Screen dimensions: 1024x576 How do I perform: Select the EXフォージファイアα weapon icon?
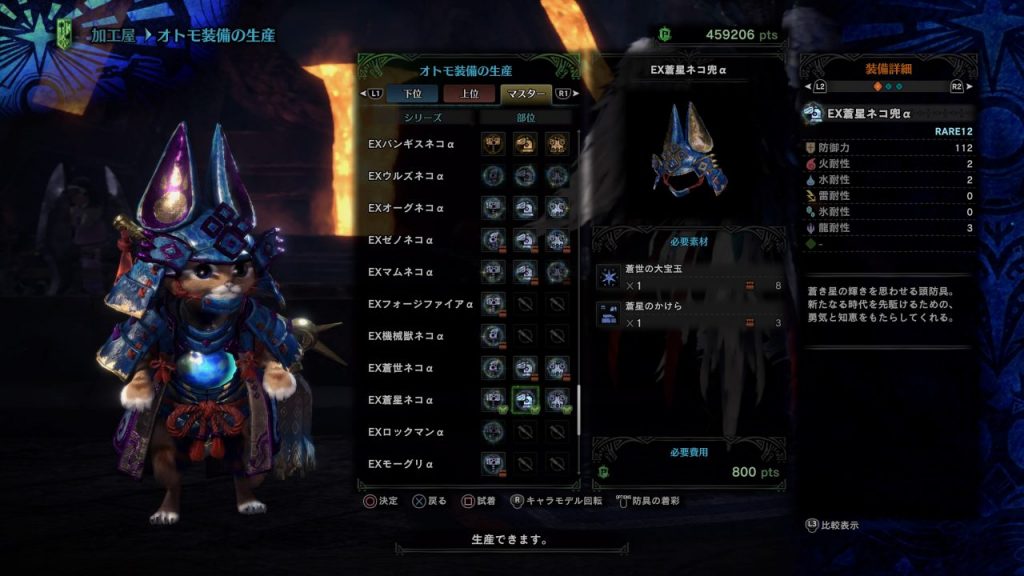[x=493, y=304]
